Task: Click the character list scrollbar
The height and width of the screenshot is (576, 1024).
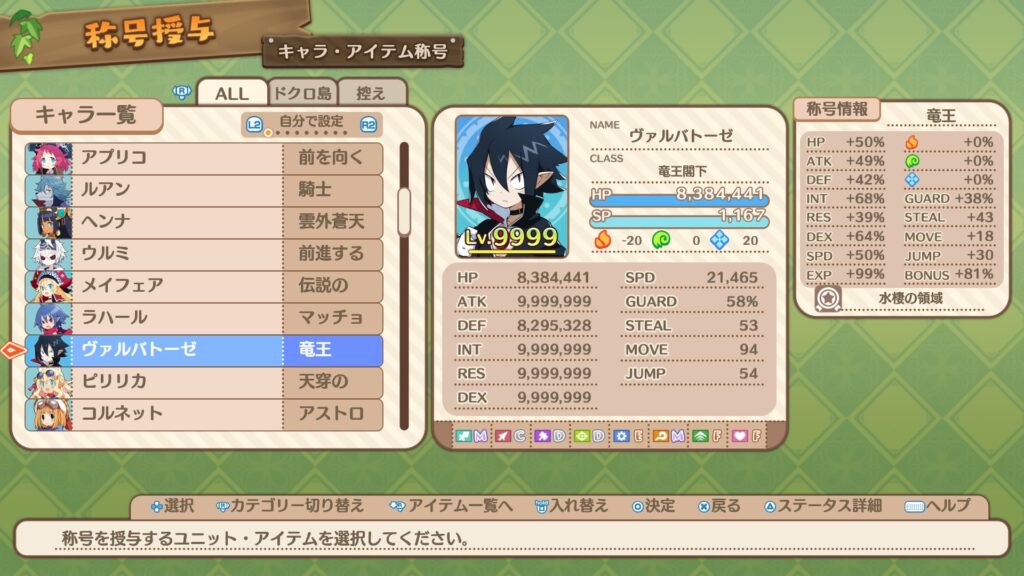Action: click(x=405, y=210)
